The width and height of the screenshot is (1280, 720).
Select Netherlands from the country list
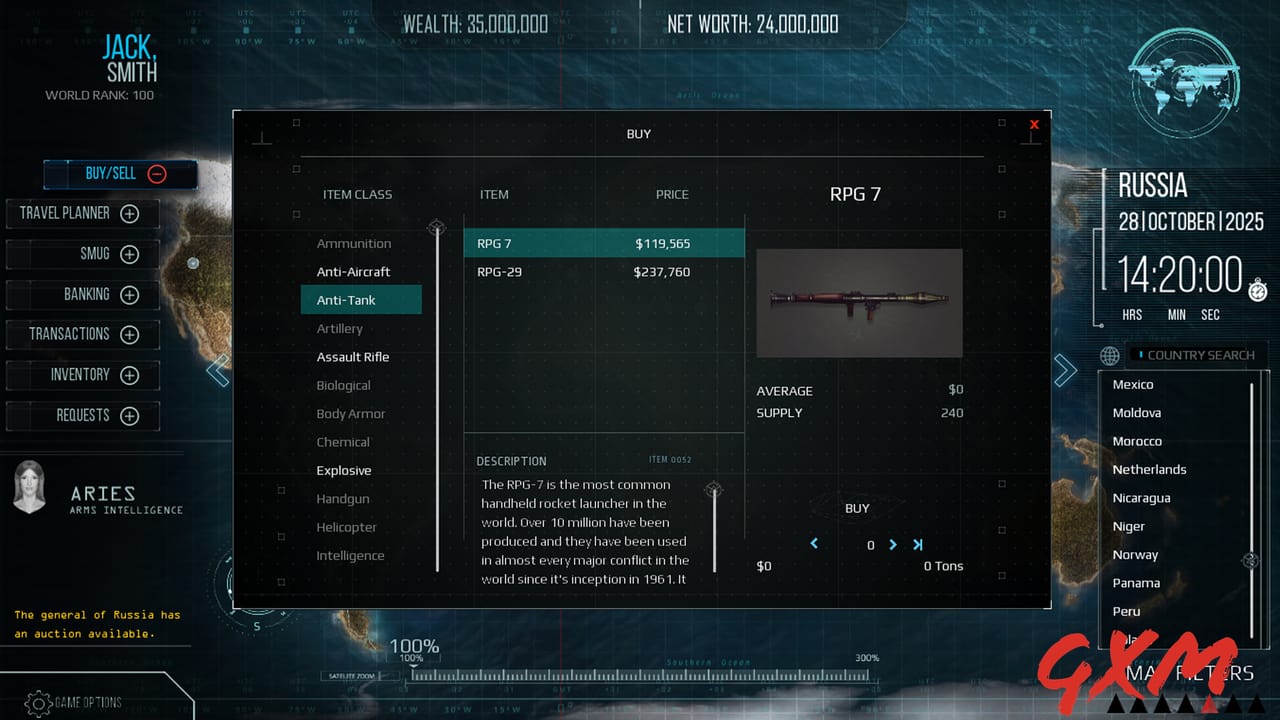pyautogui.click(x=1150, y=469)
